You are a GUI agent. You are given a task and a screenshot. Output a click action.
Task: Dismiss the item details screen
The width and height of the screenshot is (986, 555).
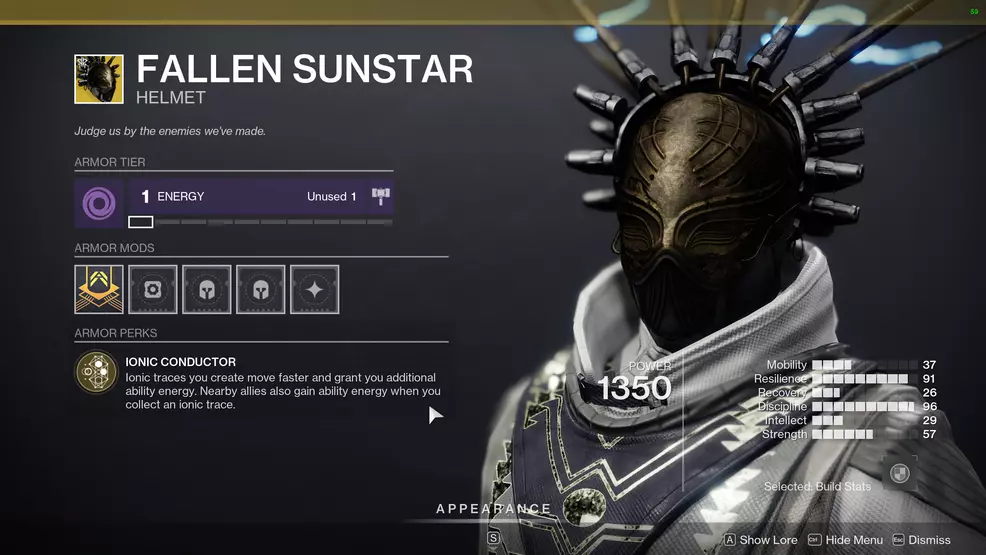coord(921,540)
